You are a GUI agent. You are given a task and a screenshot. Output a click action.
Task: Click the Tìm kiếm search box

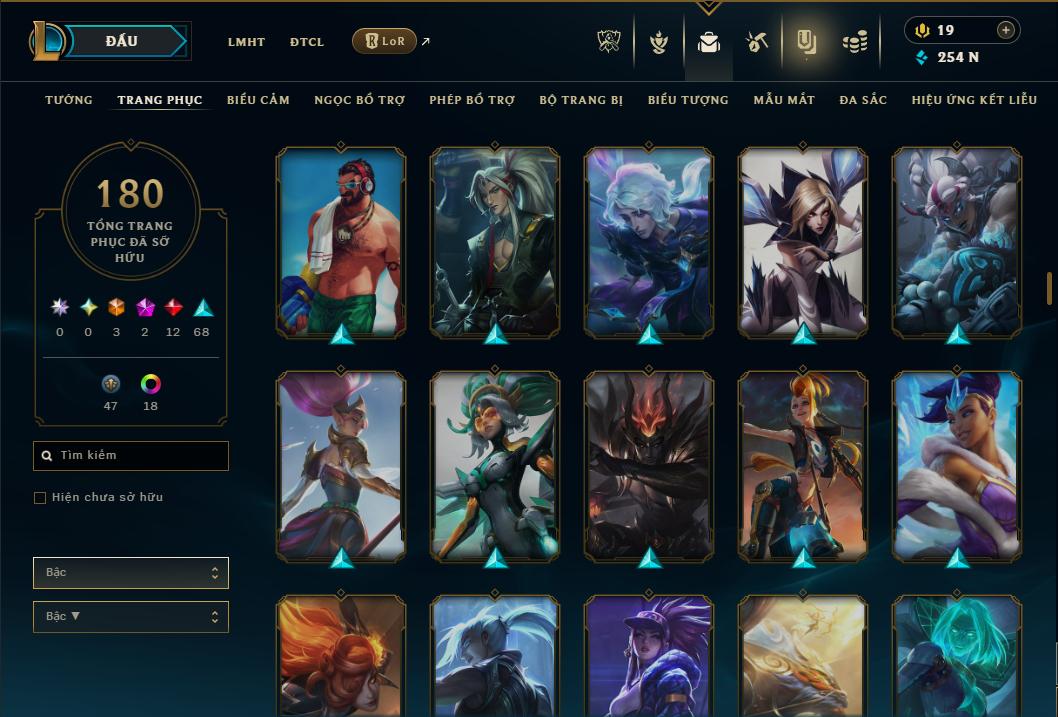(131, 456)
